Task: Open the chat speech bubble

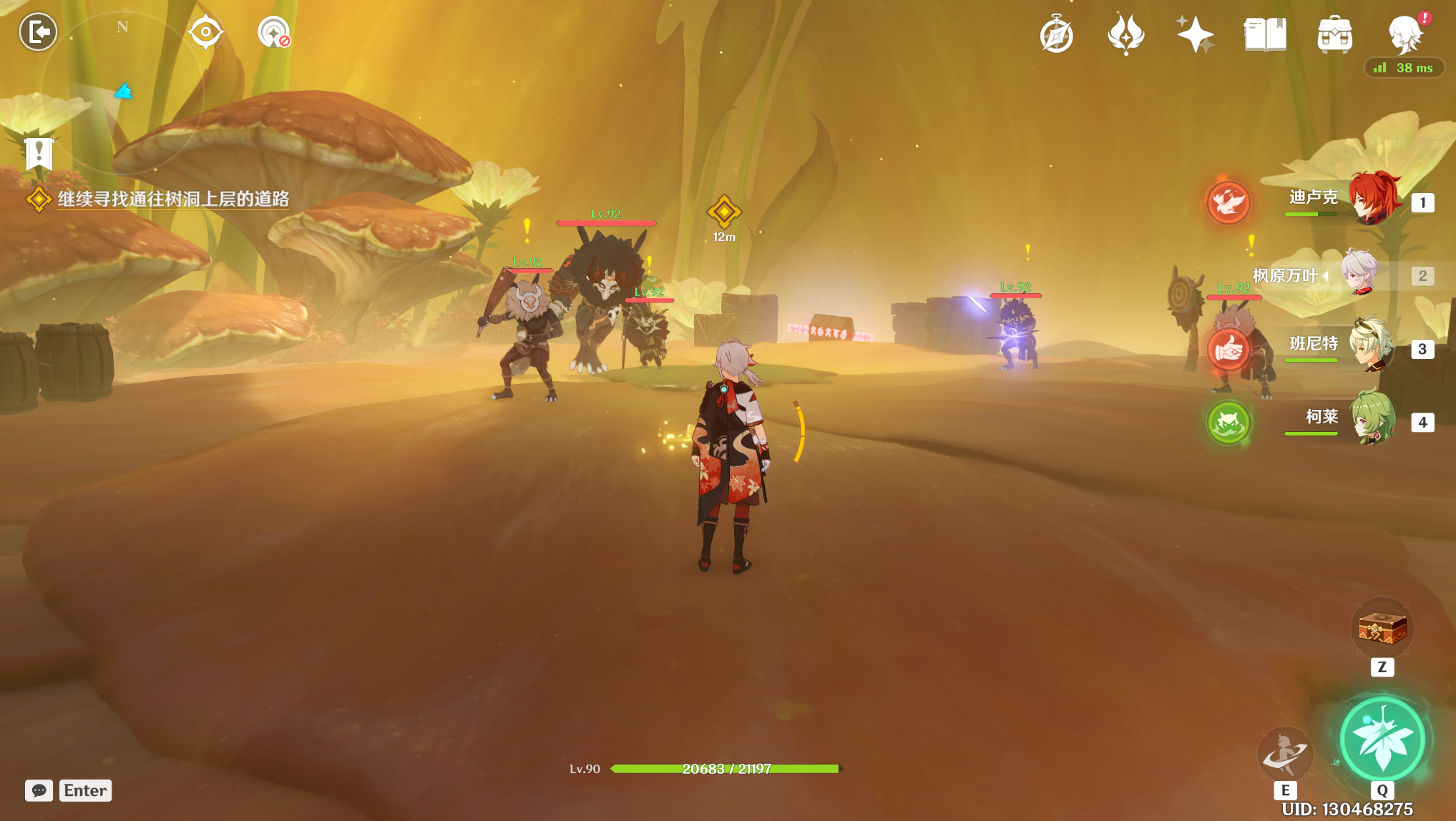Action: (x=39, y=790)
